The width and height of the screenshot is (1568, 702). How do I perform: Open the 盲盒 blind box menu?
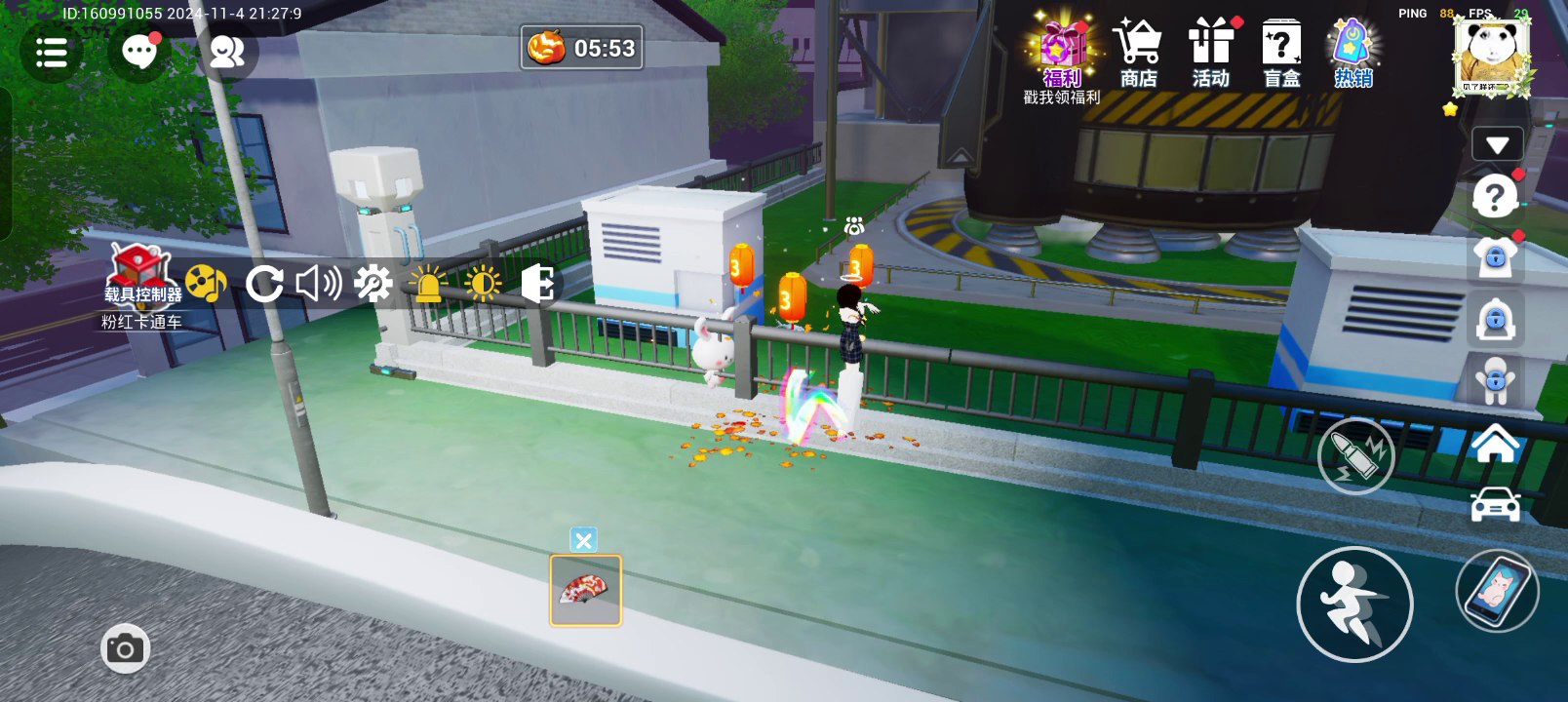tap(1281, 54)
